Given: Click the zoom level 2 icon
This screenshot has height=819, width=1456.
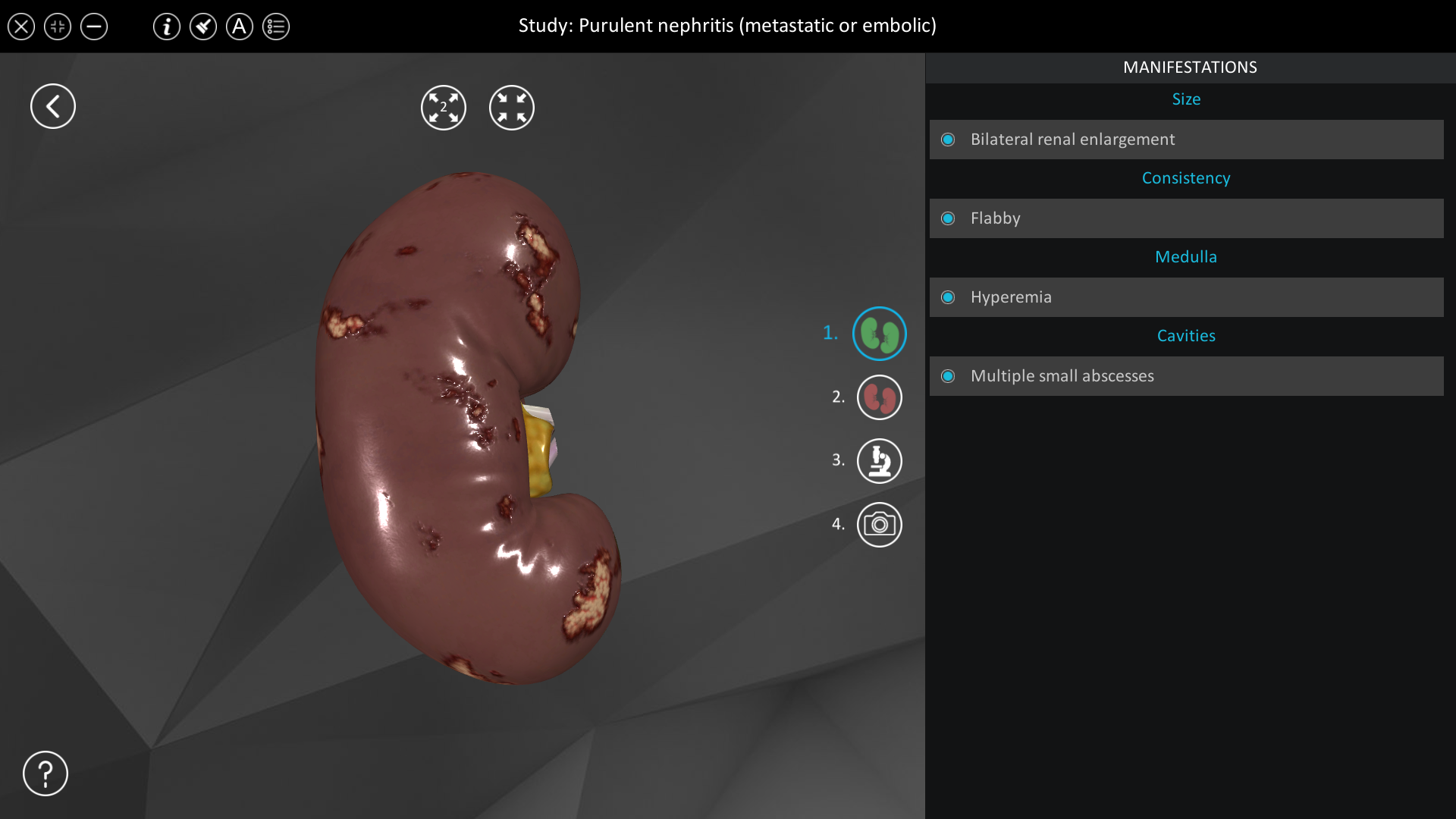Looking at the screenshot, I should (x=444, y=107).
